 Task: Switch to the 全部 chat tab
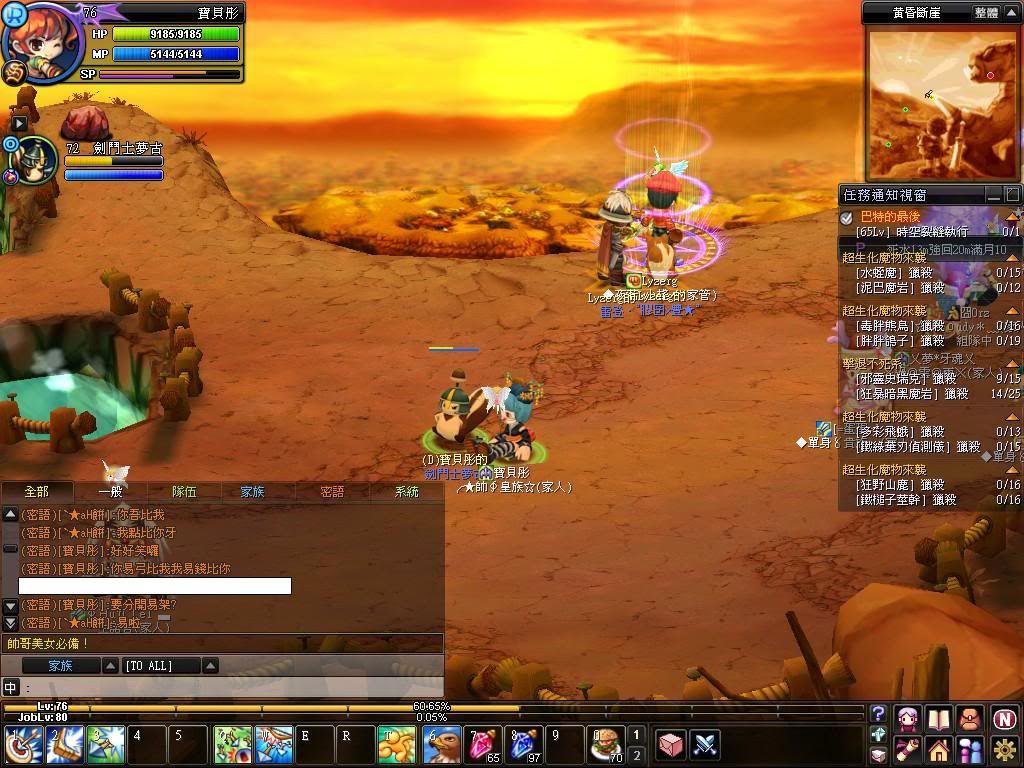[x=36, y=491]
